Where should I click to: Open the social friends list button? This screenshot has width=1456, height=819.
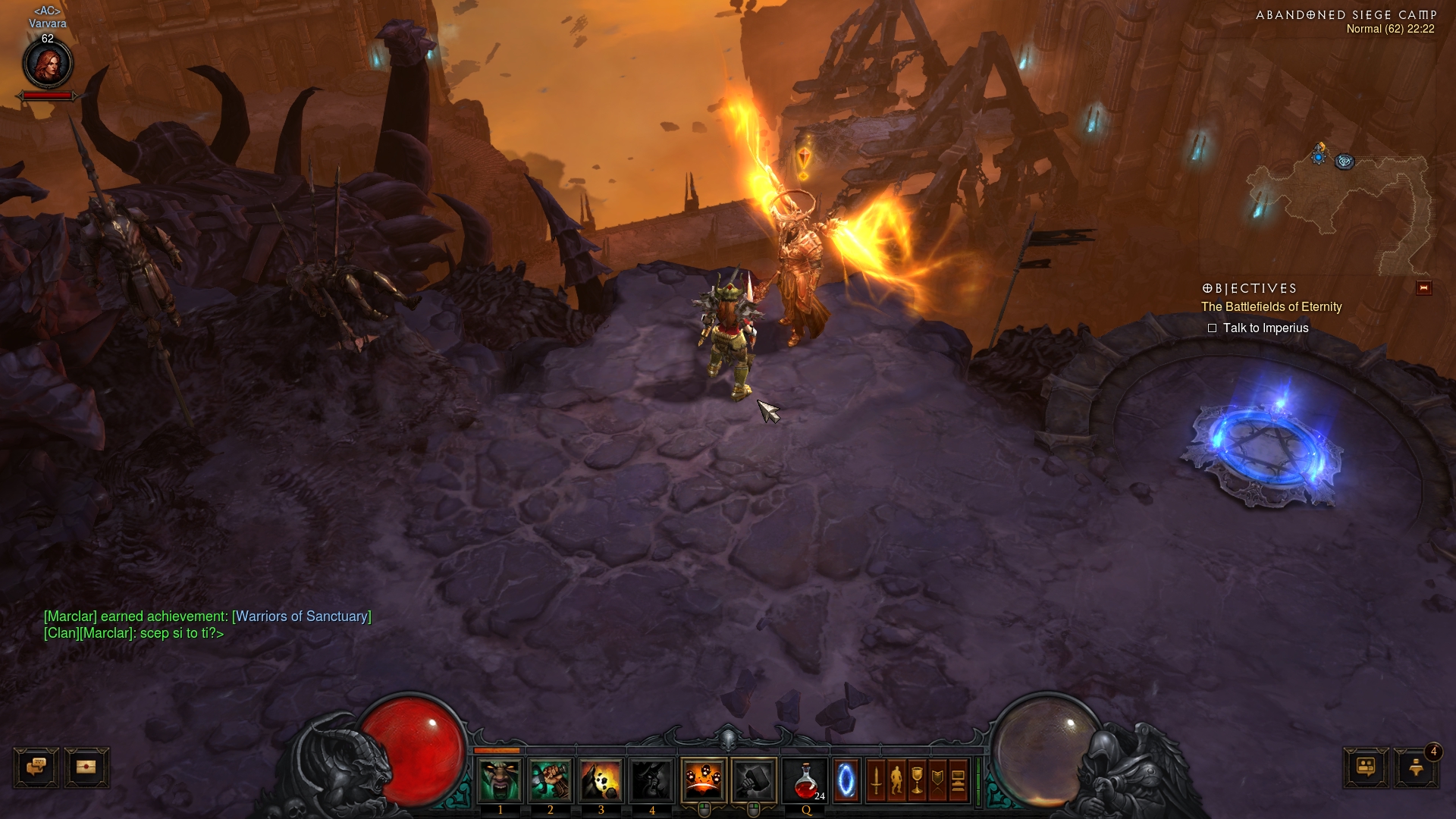click(x=1366, y=767)
